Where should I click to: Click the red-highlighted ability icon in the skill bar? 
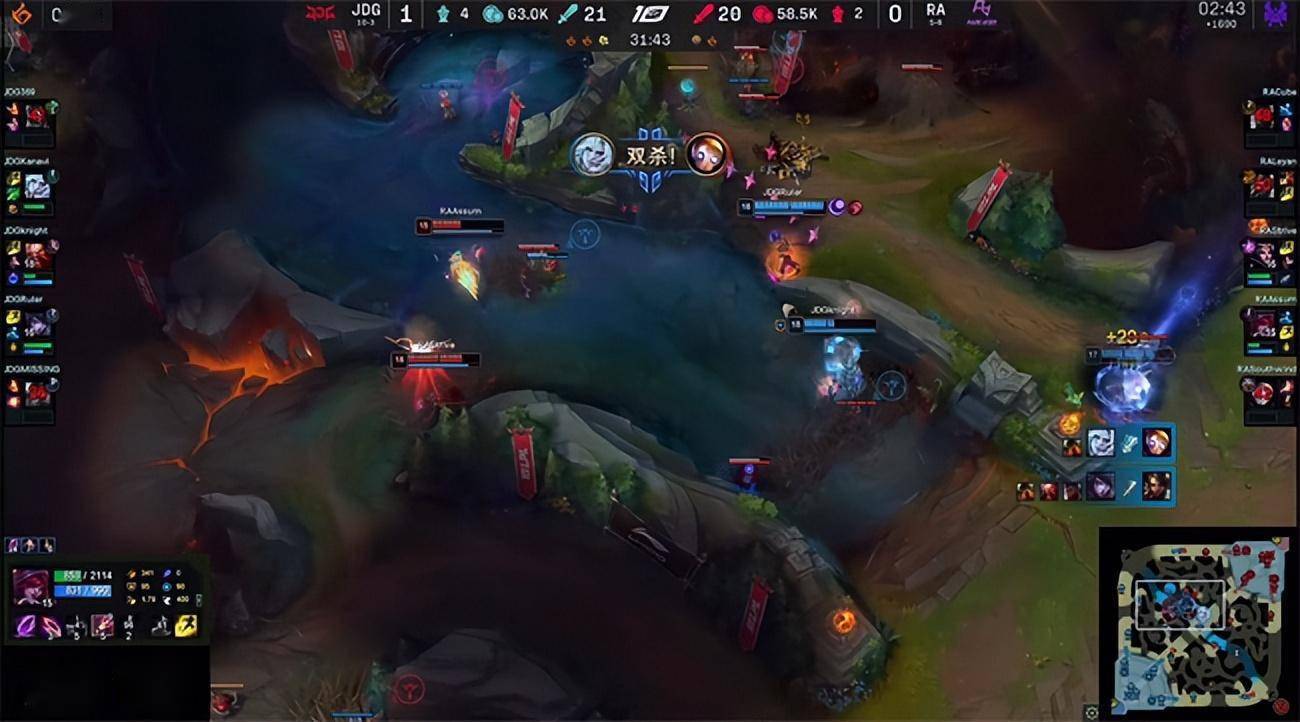[103, 626]
